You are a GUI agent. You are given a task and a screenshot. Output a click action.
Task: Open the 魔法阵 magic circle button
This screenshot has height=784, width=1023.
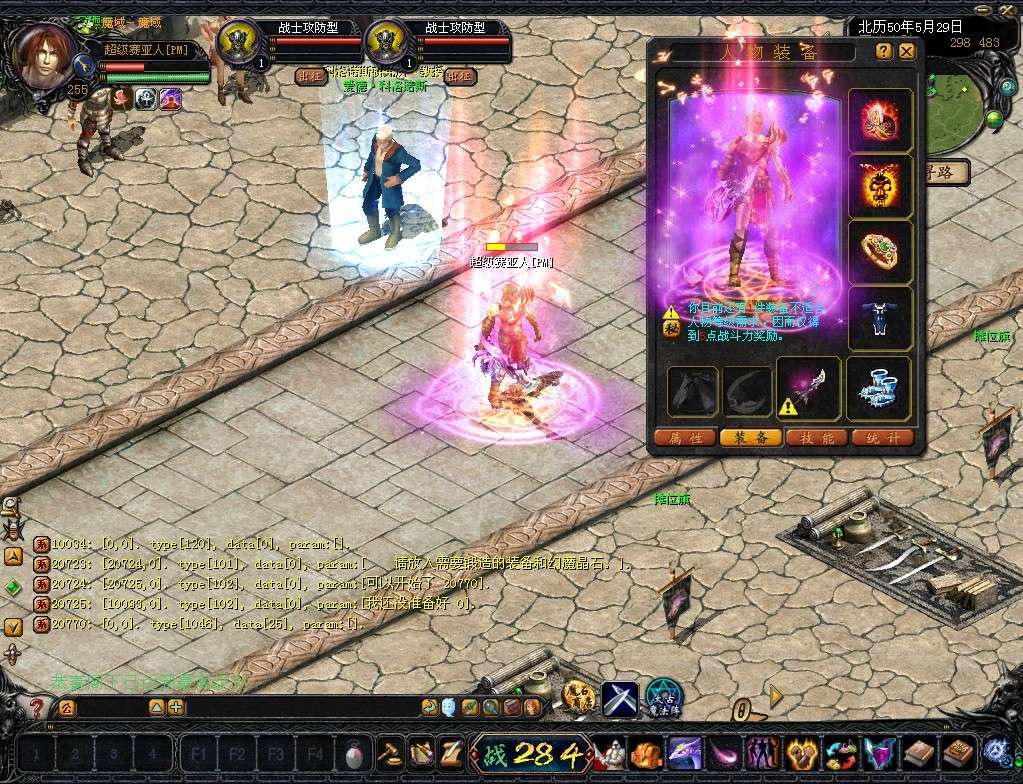pos(662,698)
